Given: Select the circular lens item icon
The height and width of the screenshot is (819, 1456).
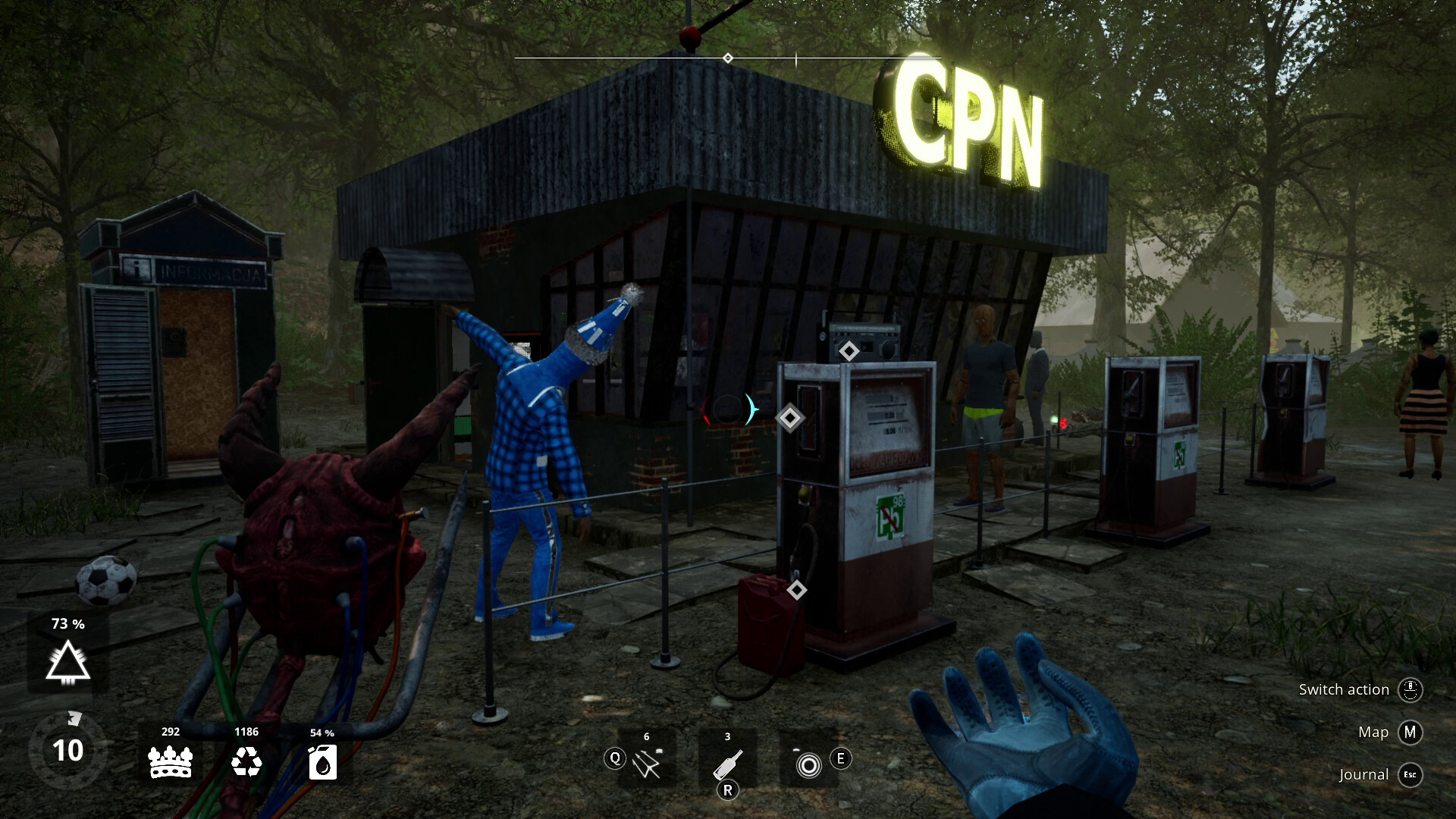Looking at the screenshot, I should (808, 766).
